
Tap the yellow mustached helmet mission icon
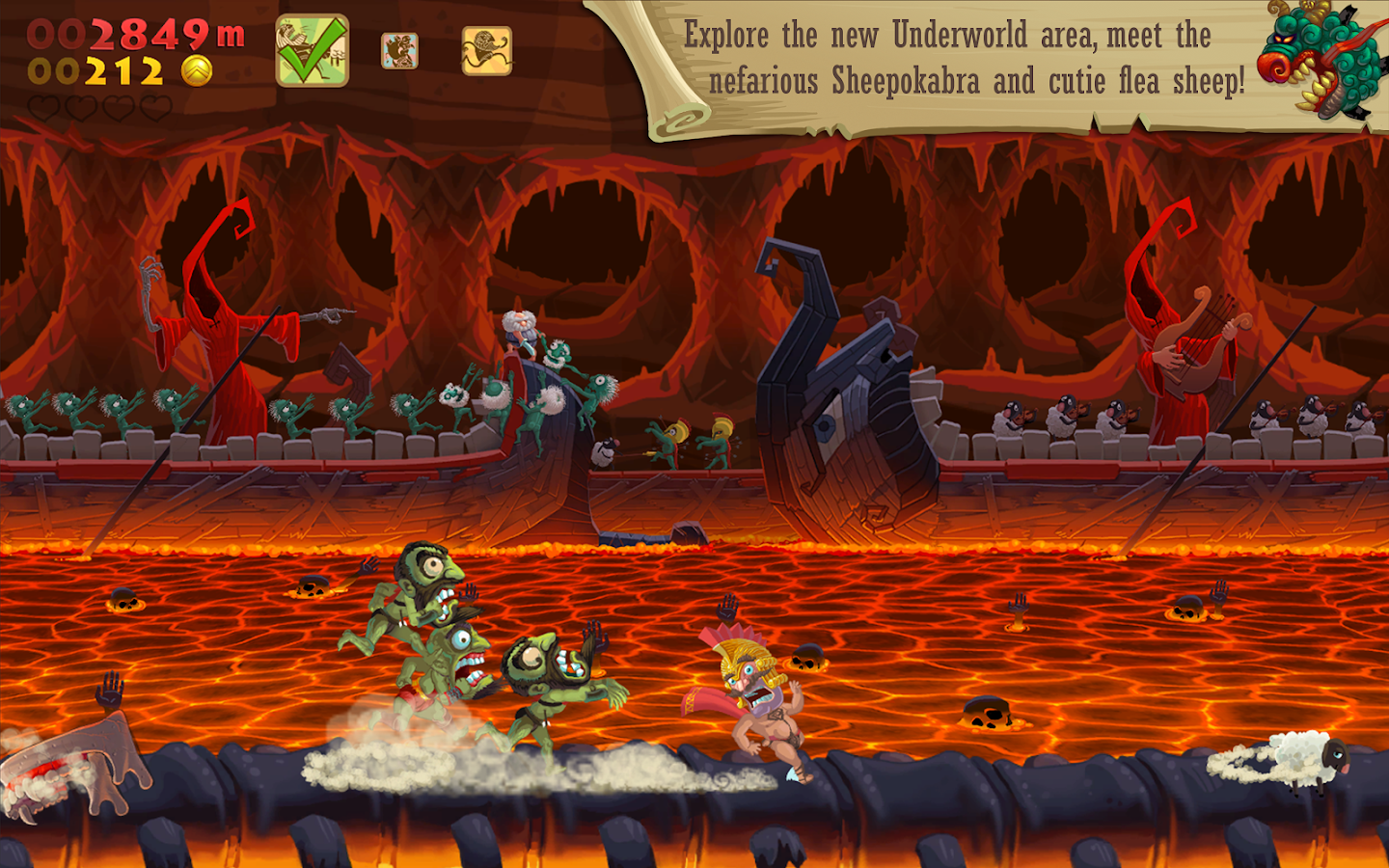(x=486, y=51)
